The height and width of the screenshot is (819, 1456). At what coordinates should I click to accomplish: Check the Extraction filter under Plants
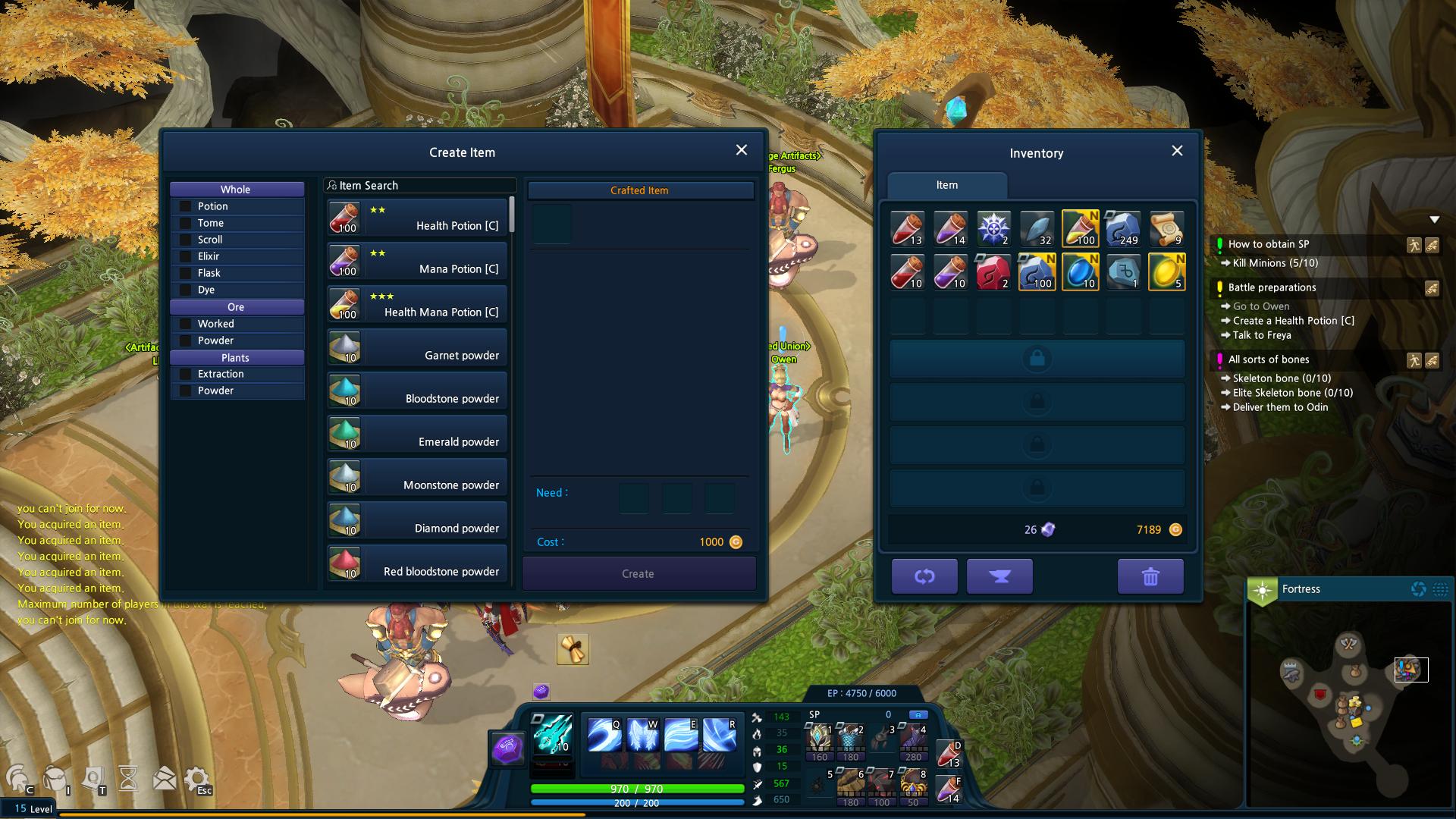point(185,374)
